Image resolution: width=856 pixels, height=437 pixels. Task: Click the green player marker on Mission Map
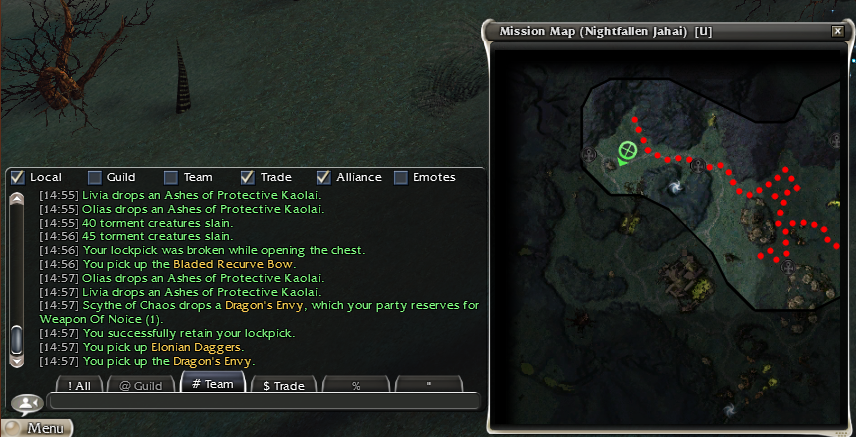coord(628,152)
